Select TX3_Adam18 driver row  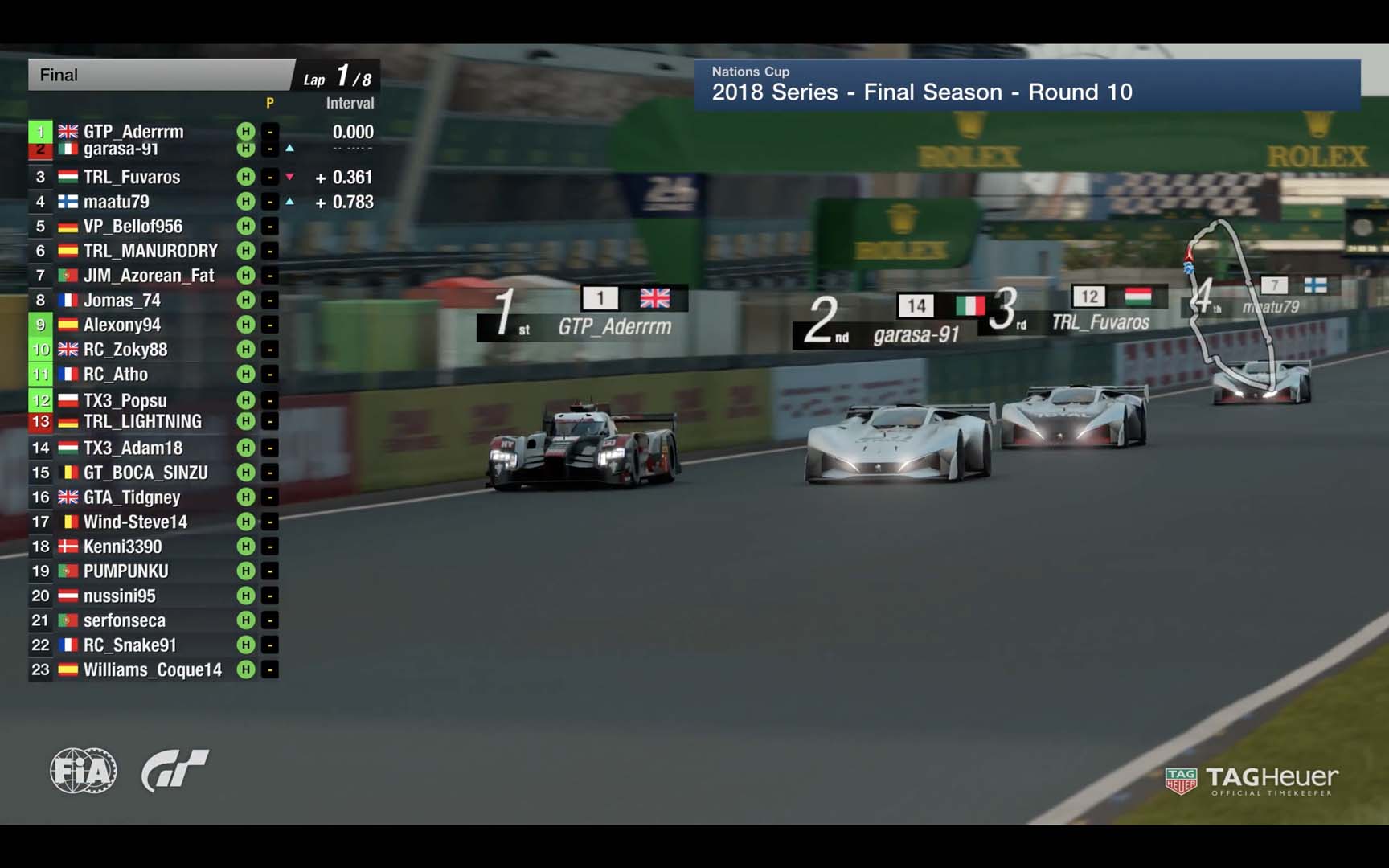coord(133,448)
